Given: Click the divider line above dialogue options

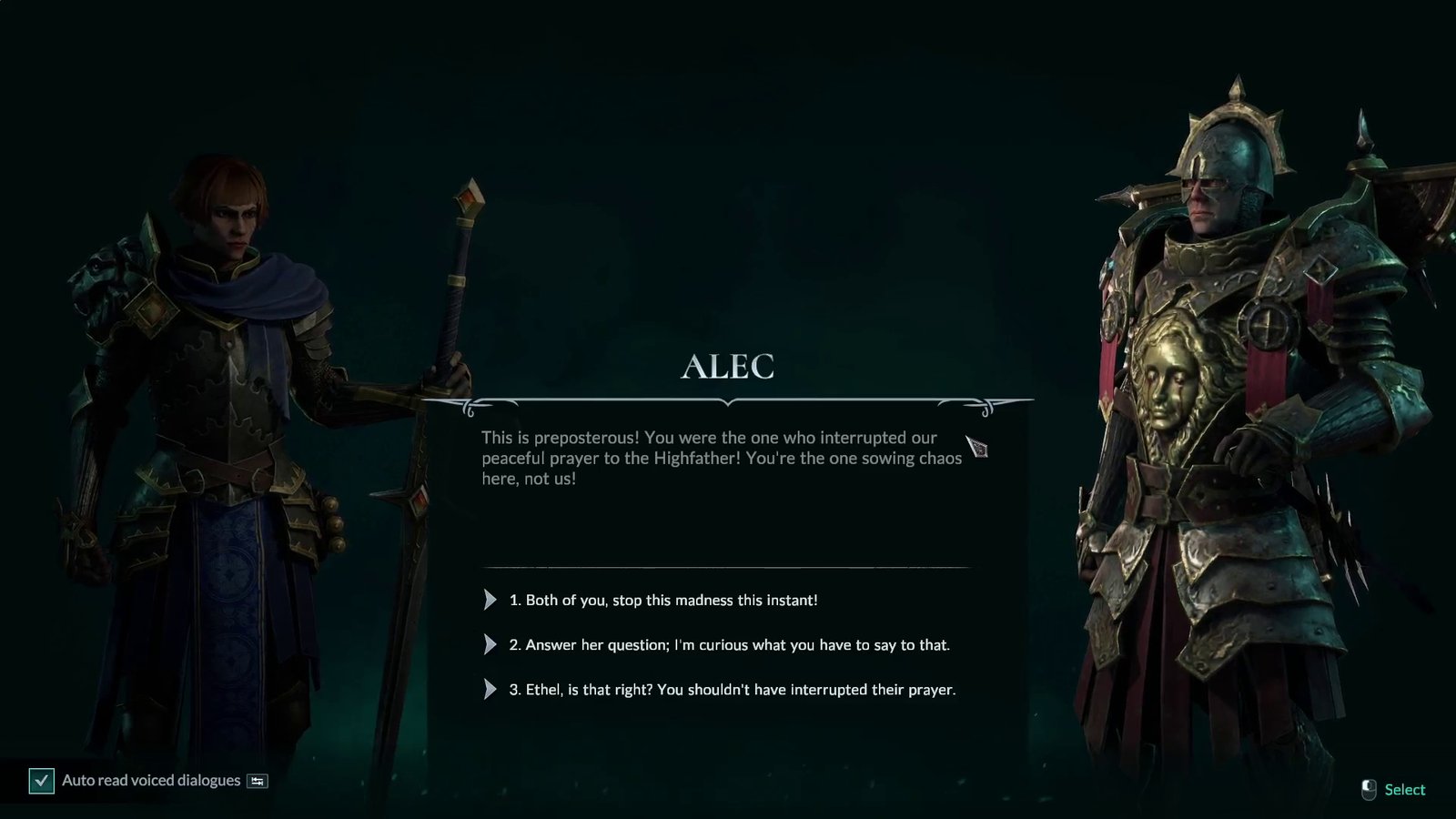Looking at the screenshot, I should tap(730, 565).
